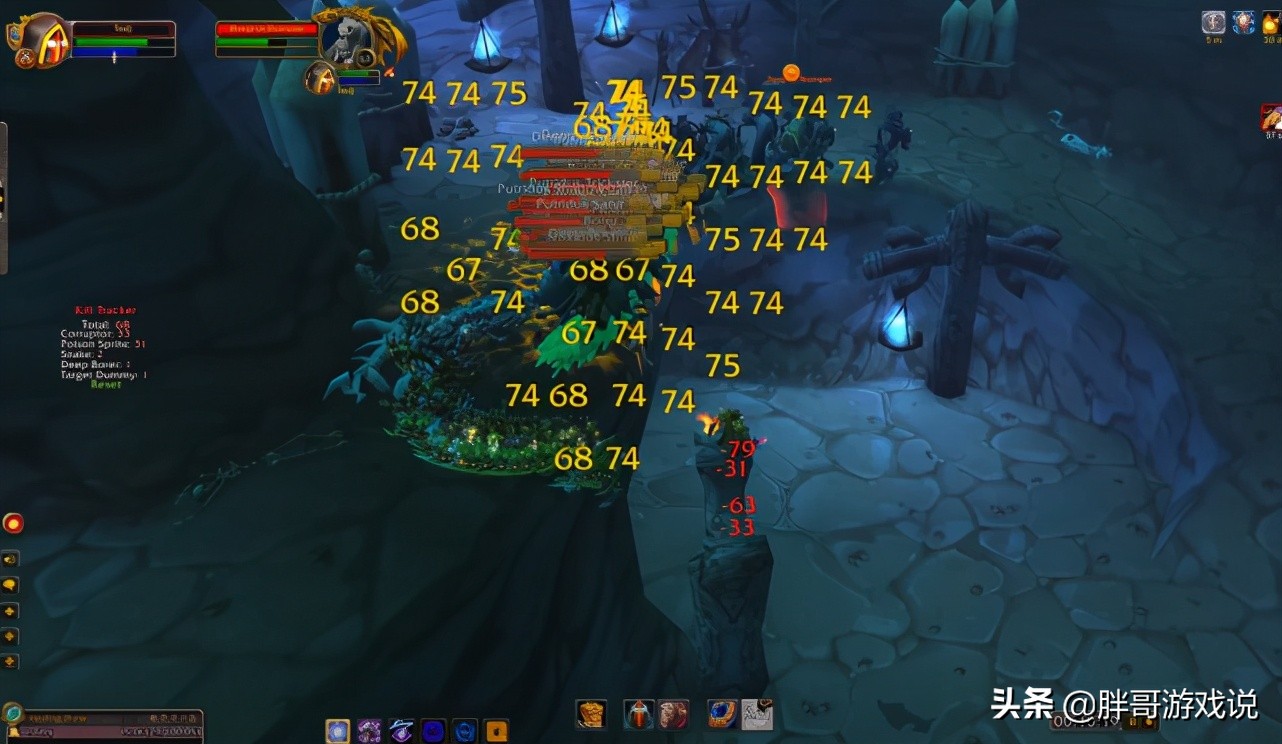Click the buff icon showing 5 m at top right

1213,20
